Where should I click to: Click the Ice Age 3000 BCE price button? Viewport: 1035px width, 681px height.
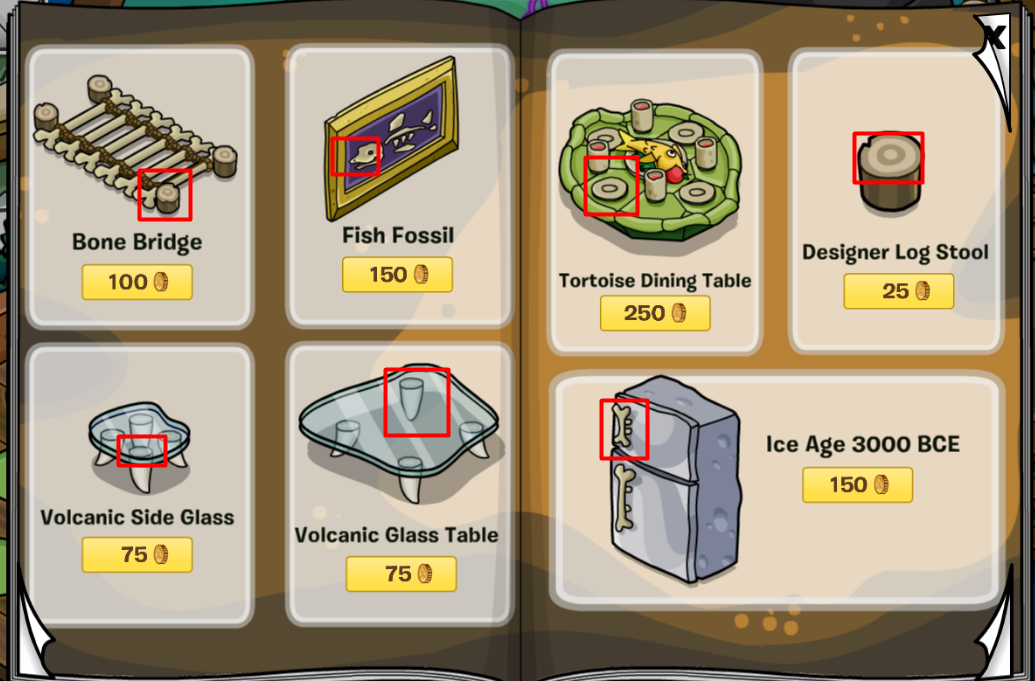click(x=857, y=485)
